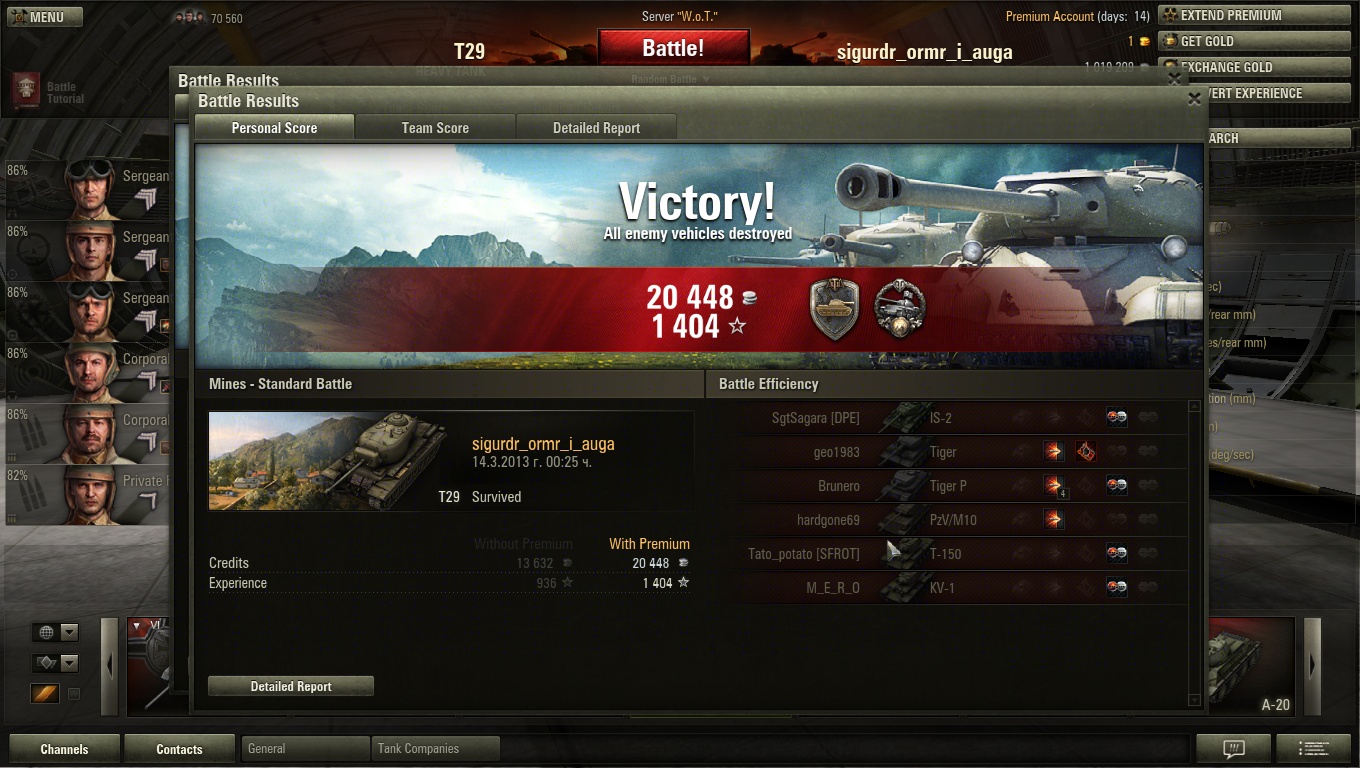Viewport: 1360px width, 768px height.
Task: Select the M_E_R_O KV-1 efficiency row
Action: pos(960,588)
